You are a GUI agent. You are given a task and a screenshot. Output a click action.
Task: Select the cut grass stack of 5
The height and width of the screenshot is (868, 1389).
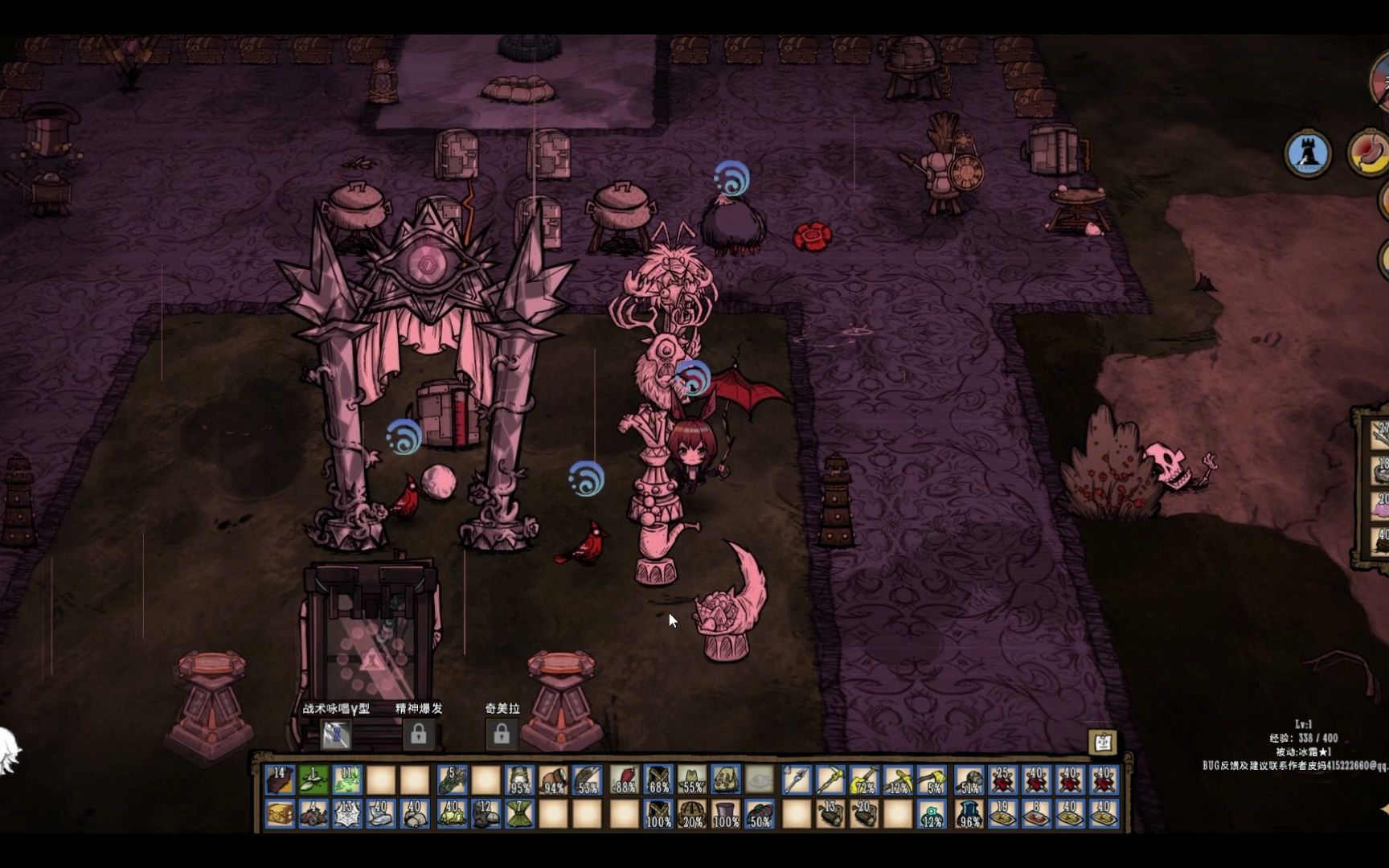coord(452,780)
